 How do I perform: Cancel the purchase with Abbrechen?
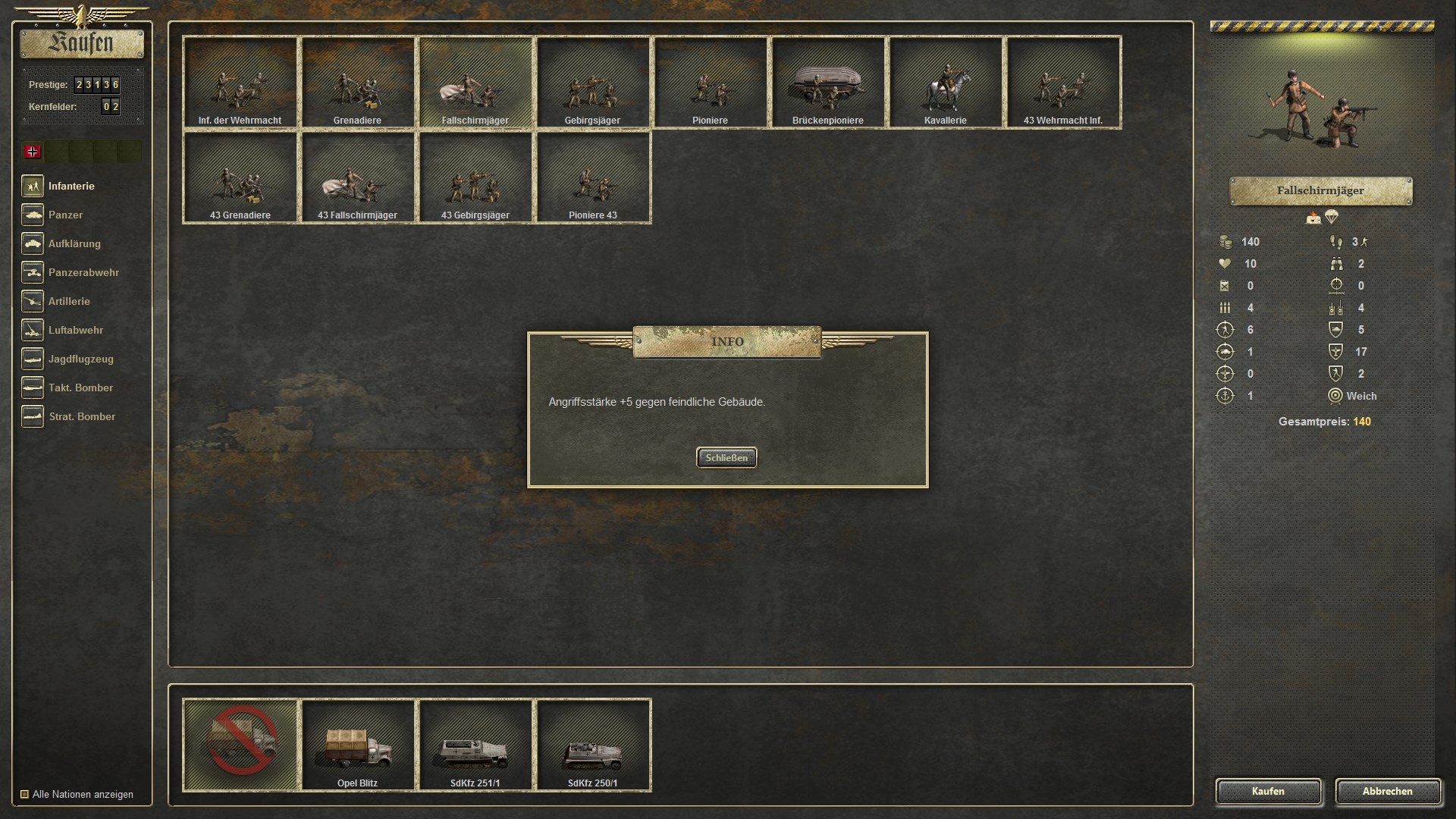tap(1387, 791)
